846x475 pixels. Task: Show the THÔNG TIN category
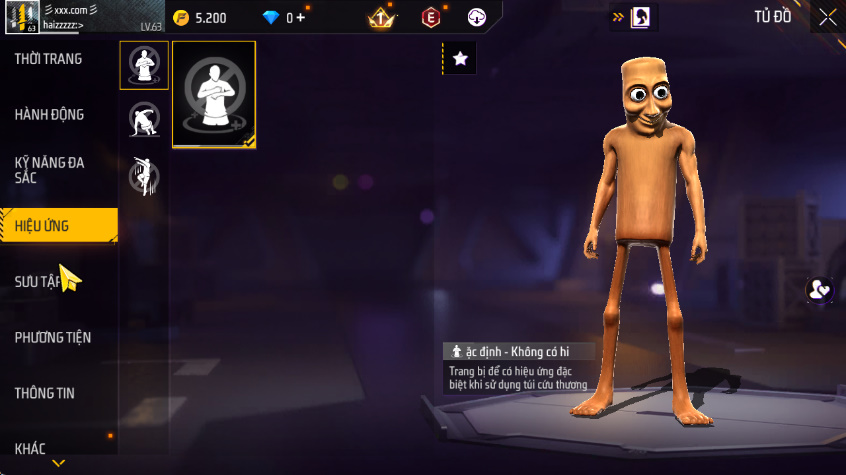(45, 393)
